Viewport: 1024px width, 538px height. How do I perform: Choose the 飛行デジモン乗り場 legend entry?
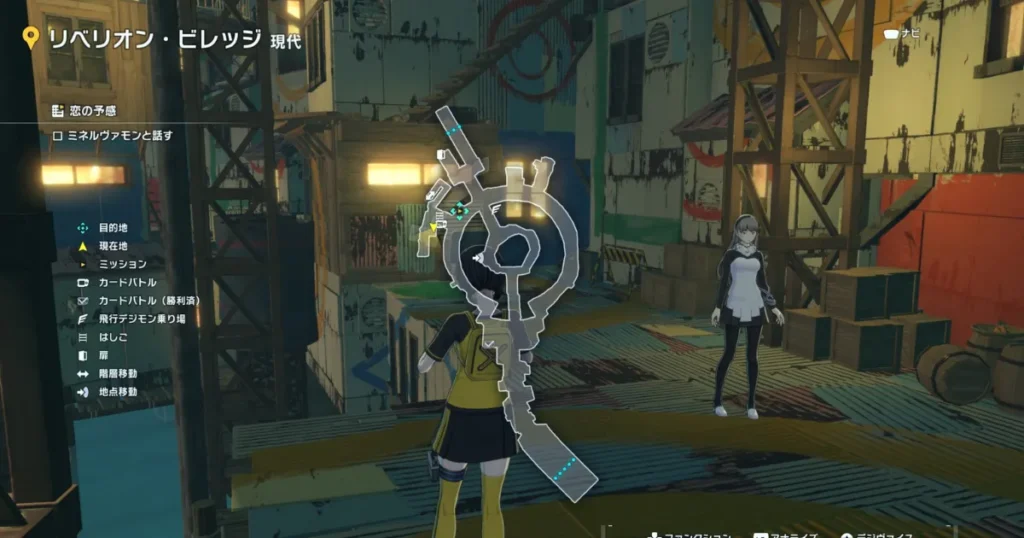138,319
